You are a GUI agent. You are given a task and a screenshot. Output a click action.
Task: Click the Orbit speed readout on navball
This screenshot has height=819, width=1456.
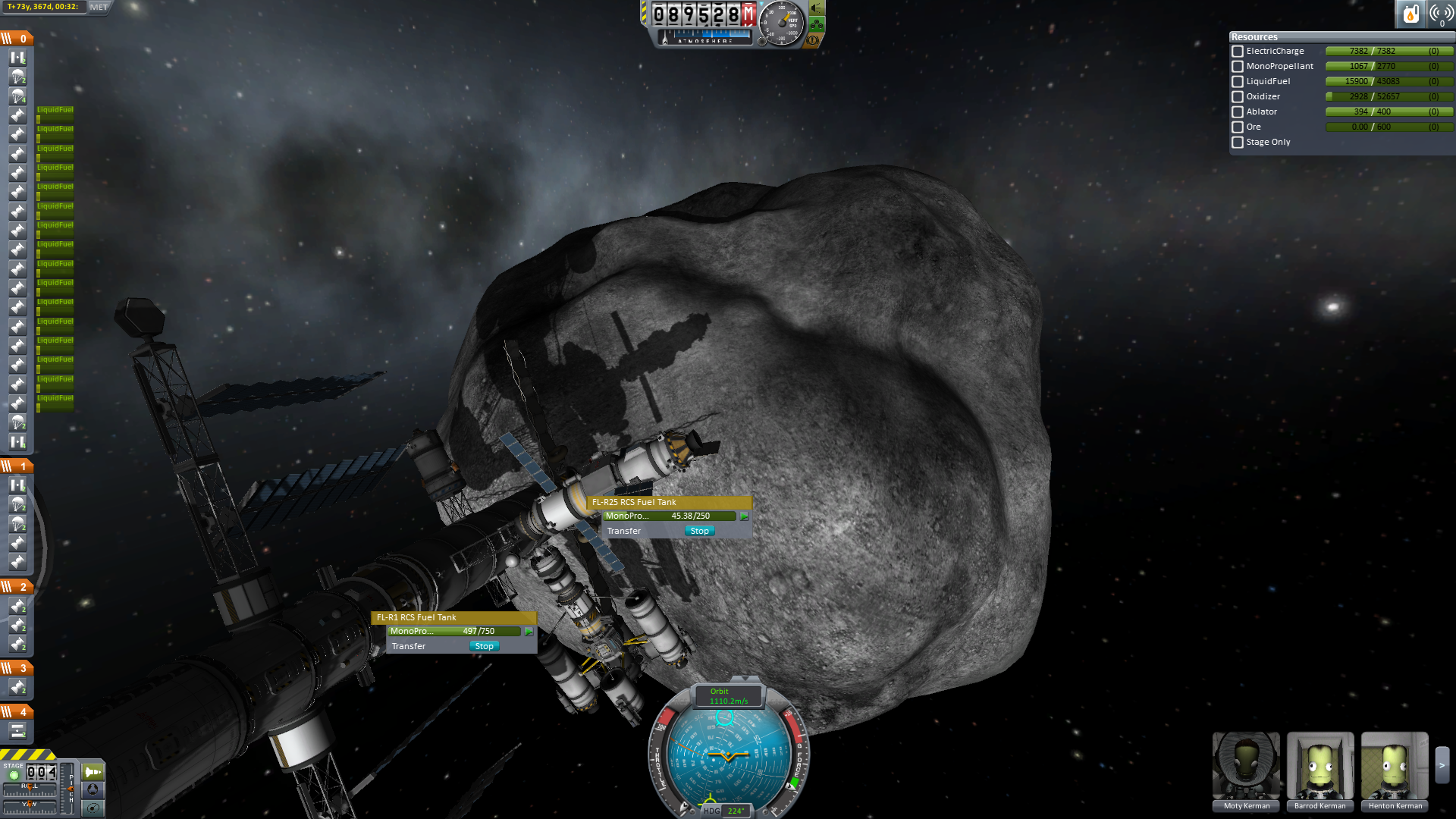pyautogui.click(x=729, y=696)
